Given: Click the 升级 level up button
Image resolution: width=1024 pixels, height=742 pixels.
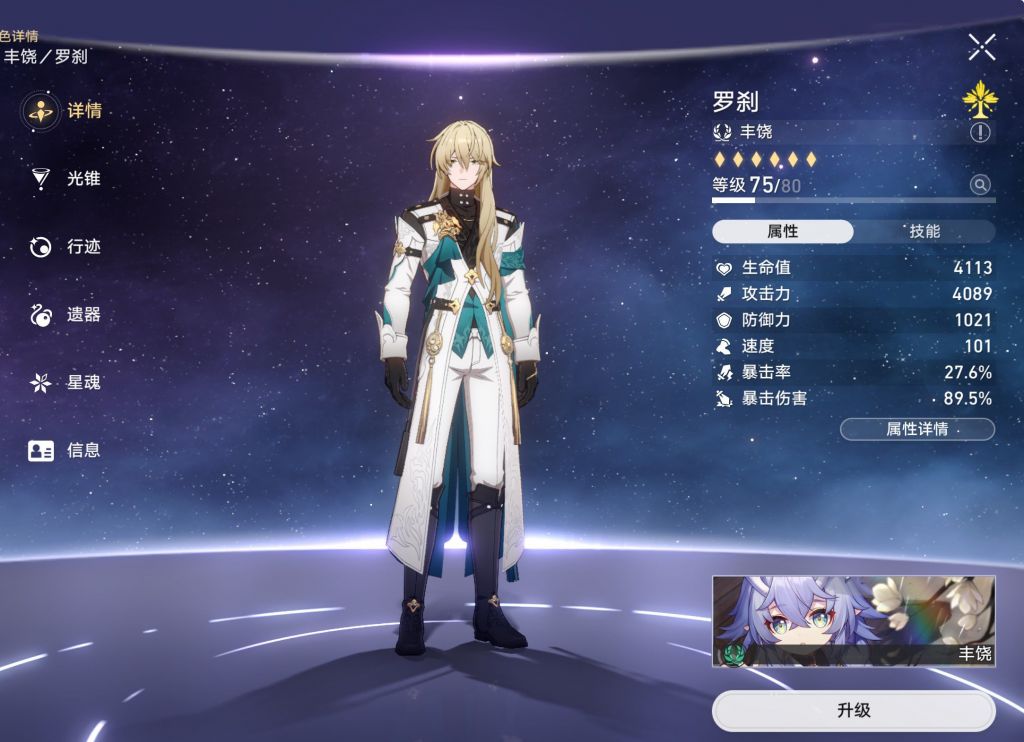Looking at the screenshot, I should tap(853, 711).
